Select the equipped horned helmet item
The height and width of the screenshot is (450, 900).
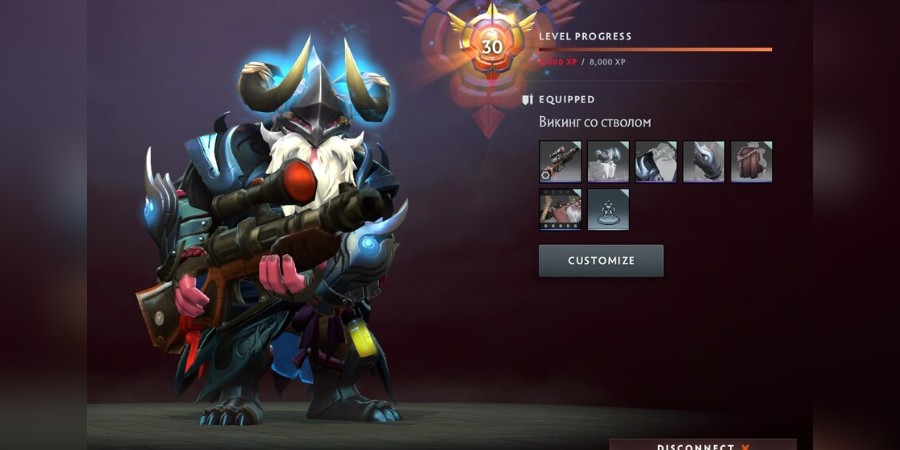pos(608,161)
